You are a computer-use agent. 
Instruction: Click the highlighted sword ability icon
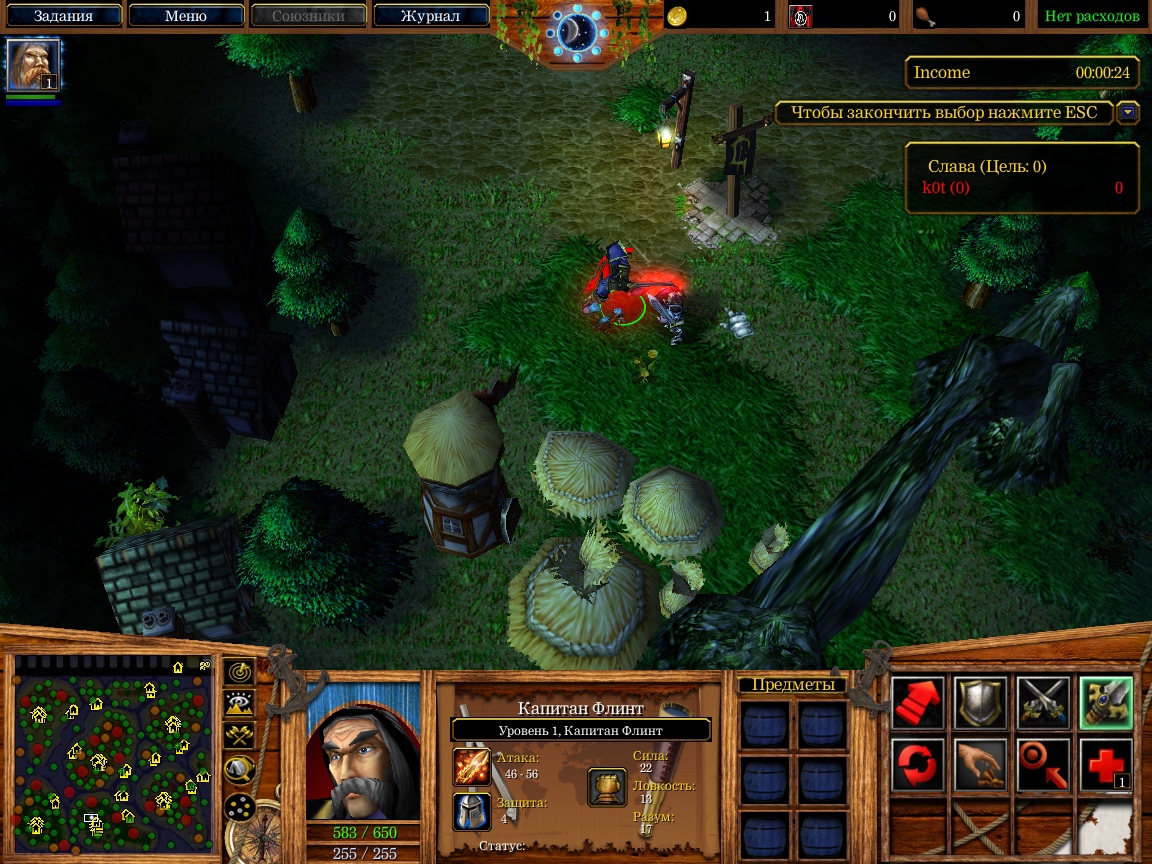click(x=1105, y=702)
